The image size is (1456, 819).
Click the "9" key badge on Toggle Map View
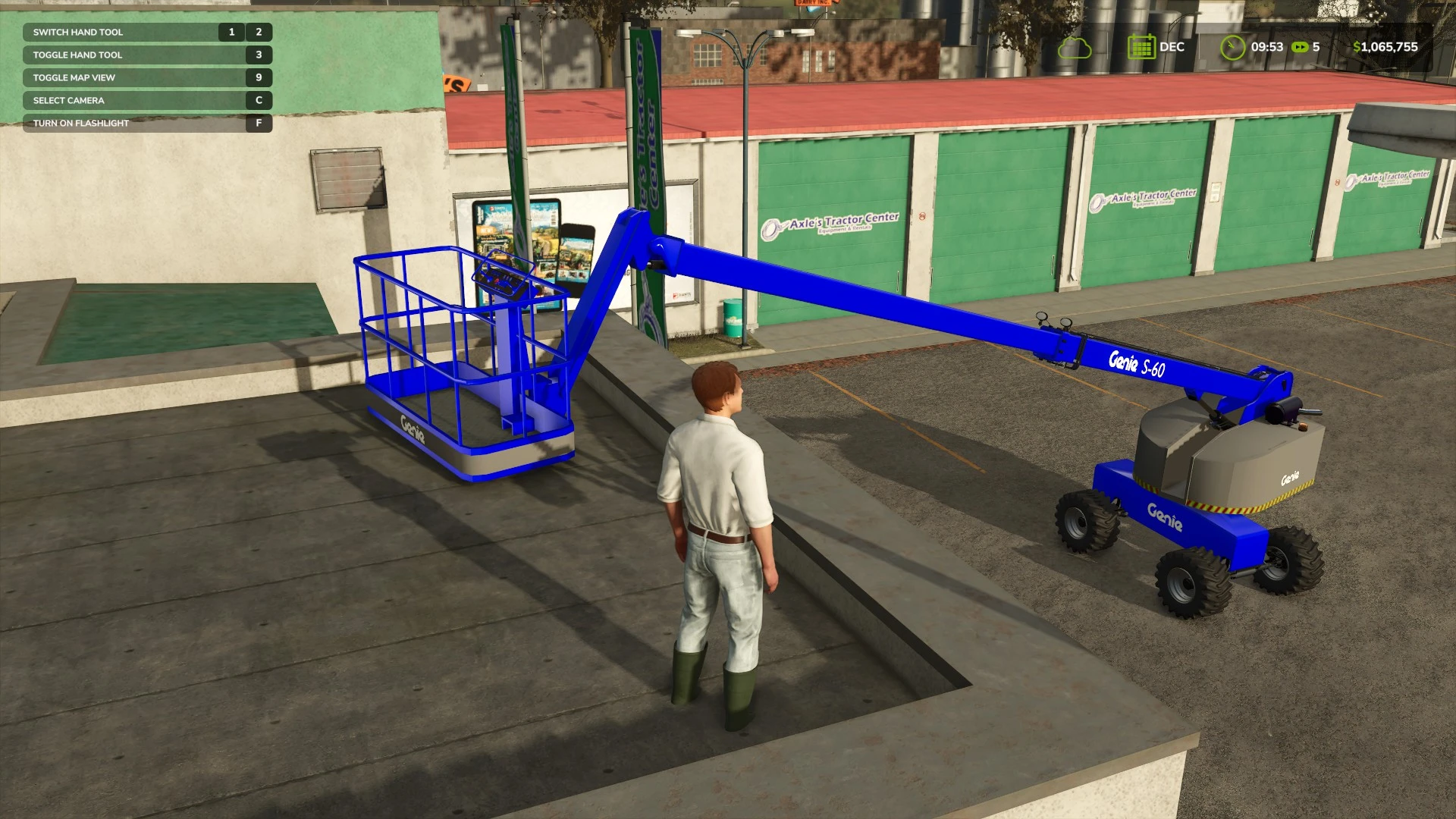259,77
